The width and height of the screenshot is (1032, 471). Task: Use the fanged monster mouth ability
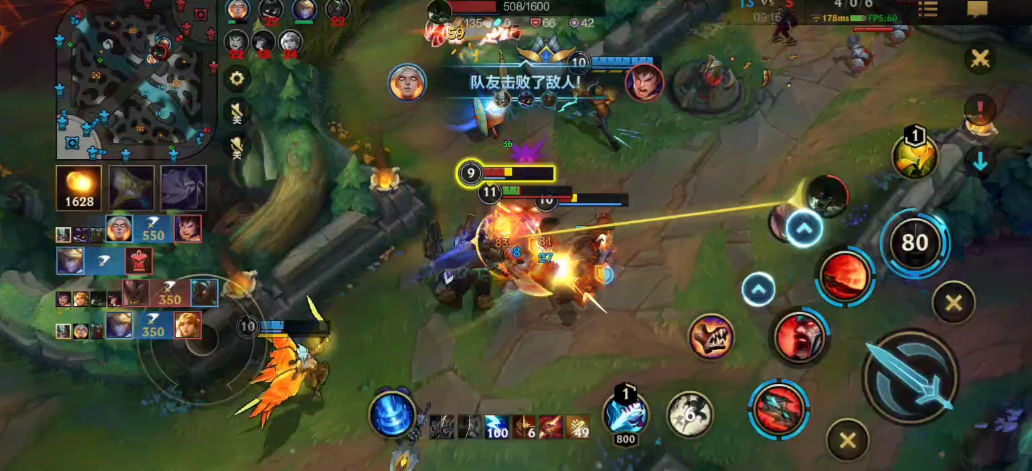711,336
